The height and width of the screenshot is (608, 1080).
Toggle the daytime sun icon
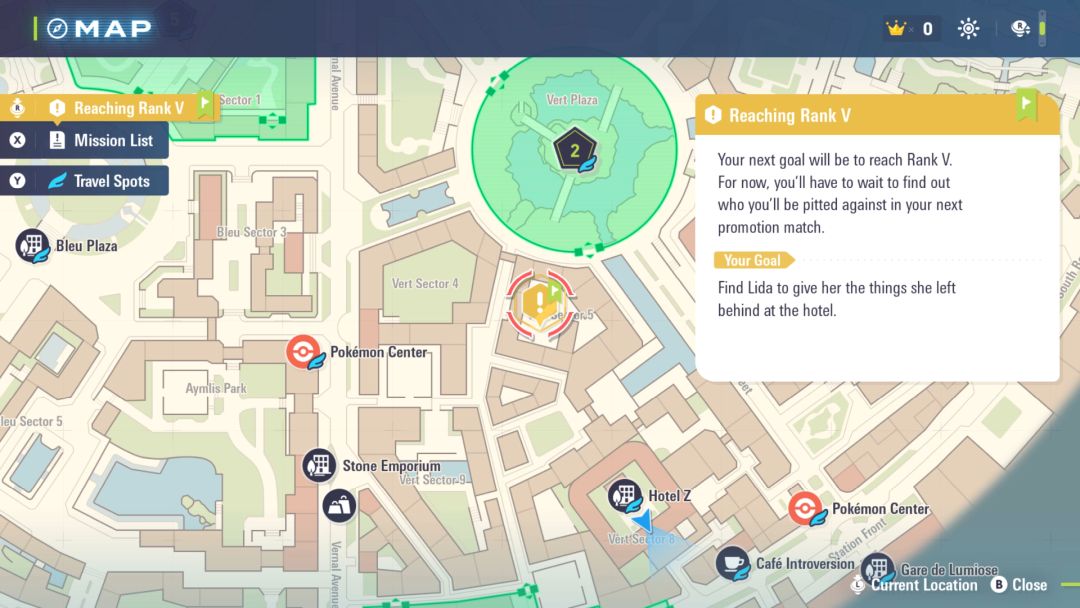tap(968, 29)
